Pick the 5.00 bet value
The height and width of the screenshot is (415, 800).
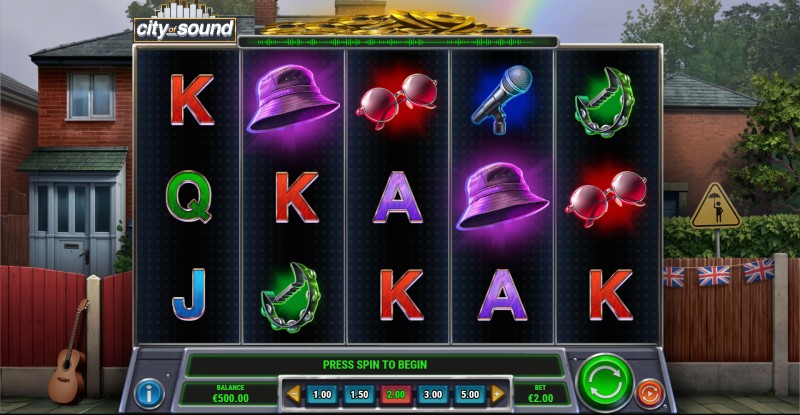[471, 395]
